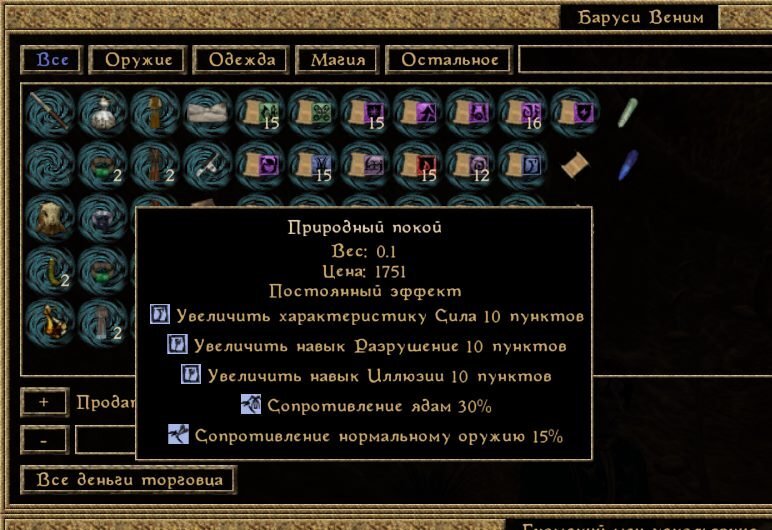
Task: Select the white sack item slot
Action: [100, 111]
